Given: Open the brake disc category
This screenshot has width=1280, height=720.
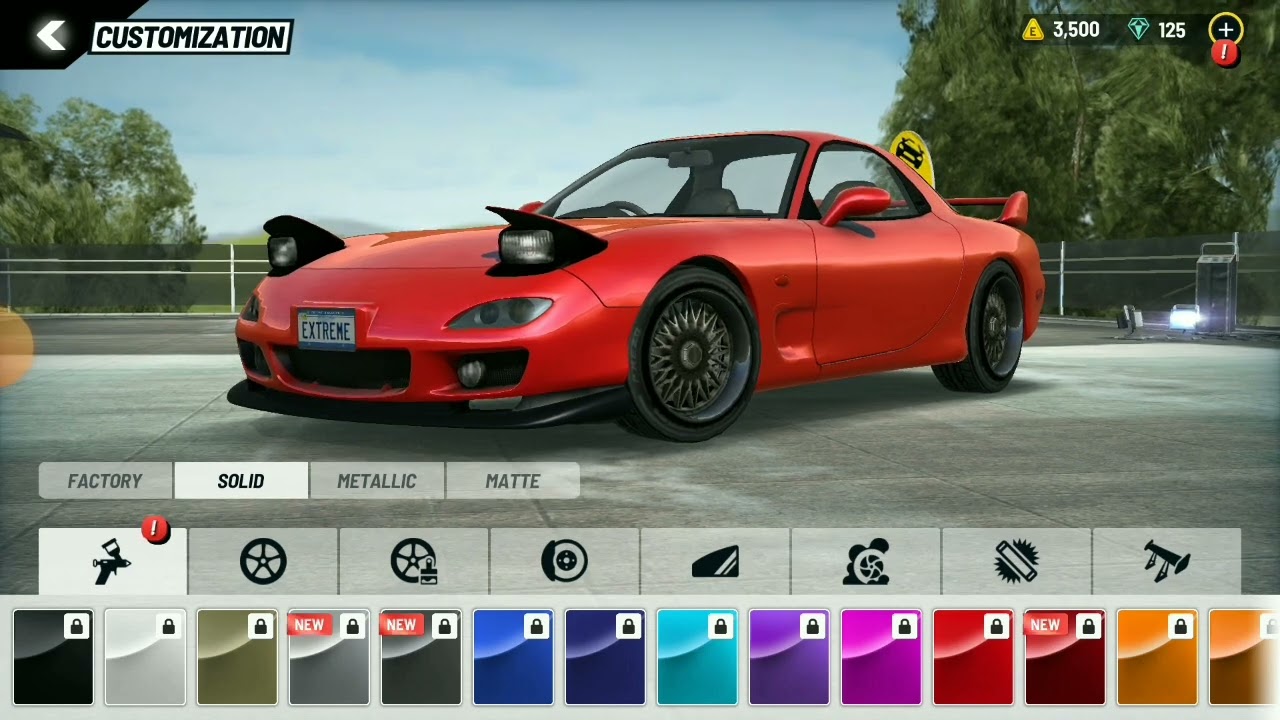Looking at the screenshot, I should (x=565, y=562).
